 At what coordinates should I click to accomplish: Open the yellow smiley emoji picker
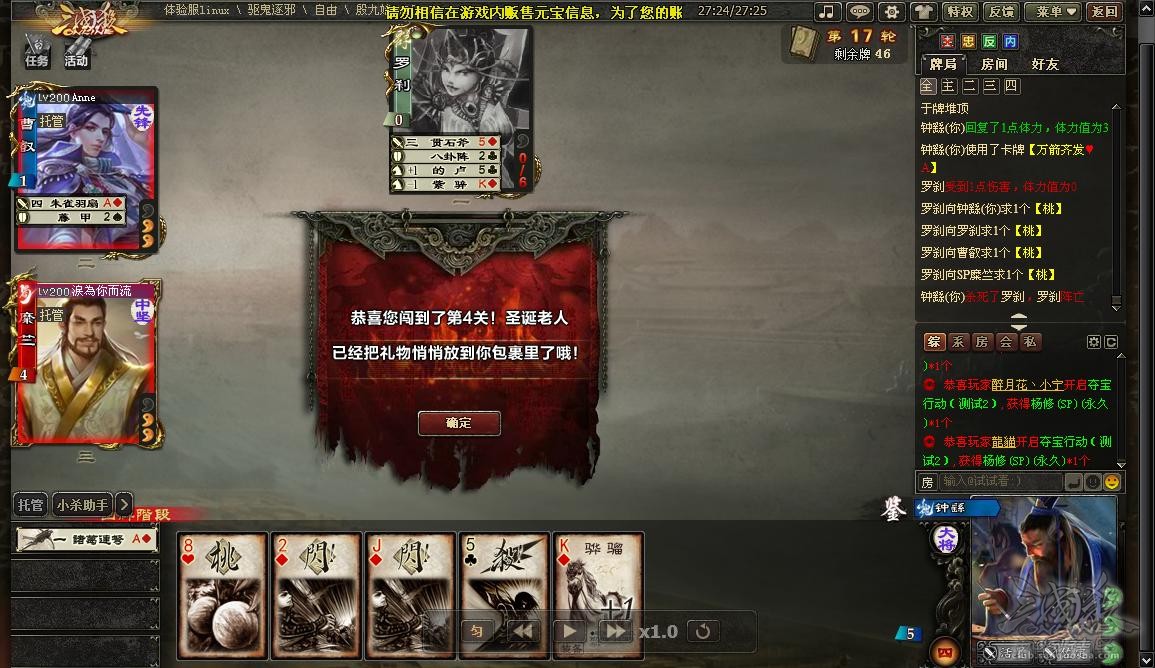1111,482
